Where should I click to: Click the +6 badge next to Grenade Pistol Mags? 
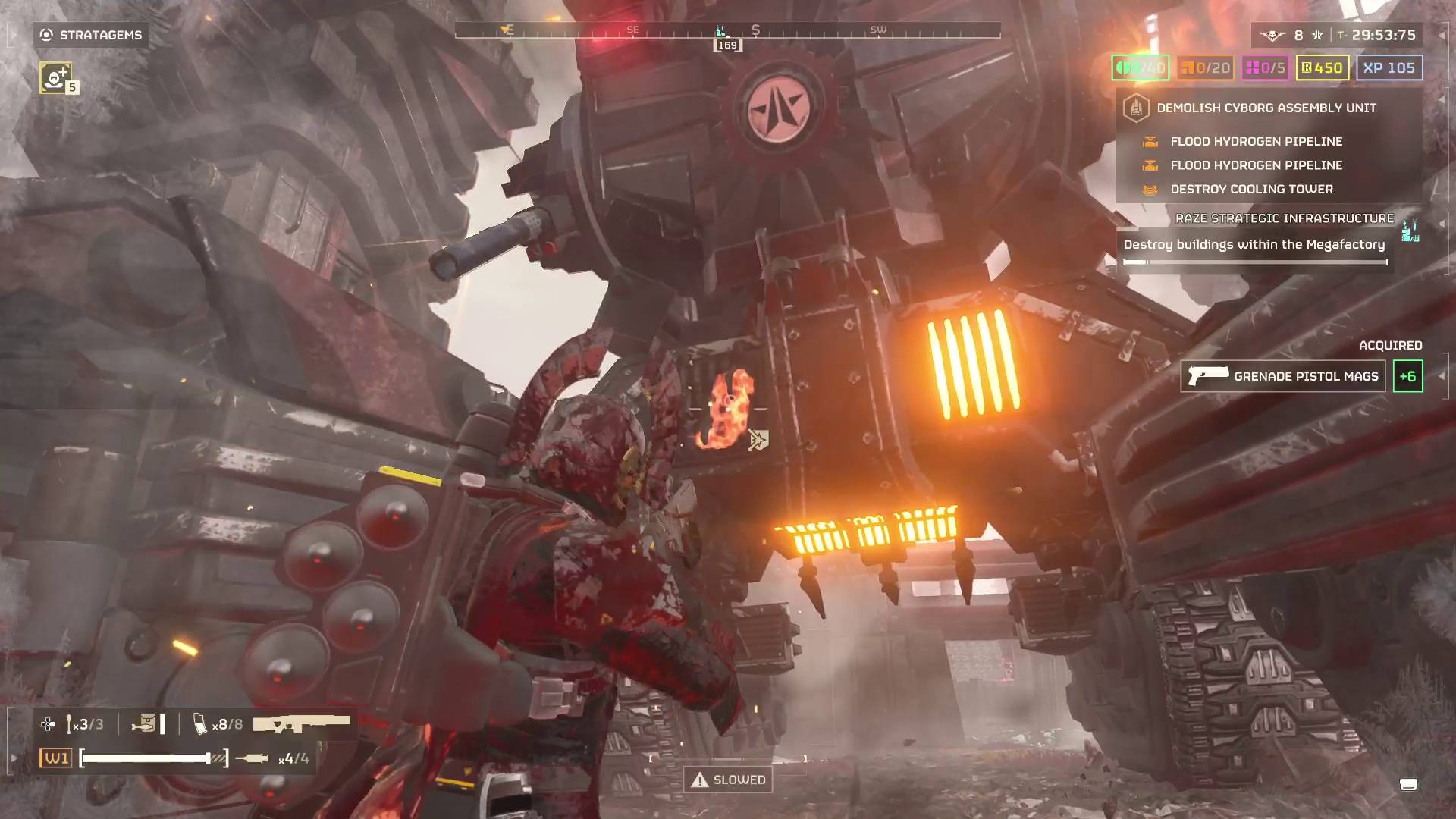tap(1408, 375)
